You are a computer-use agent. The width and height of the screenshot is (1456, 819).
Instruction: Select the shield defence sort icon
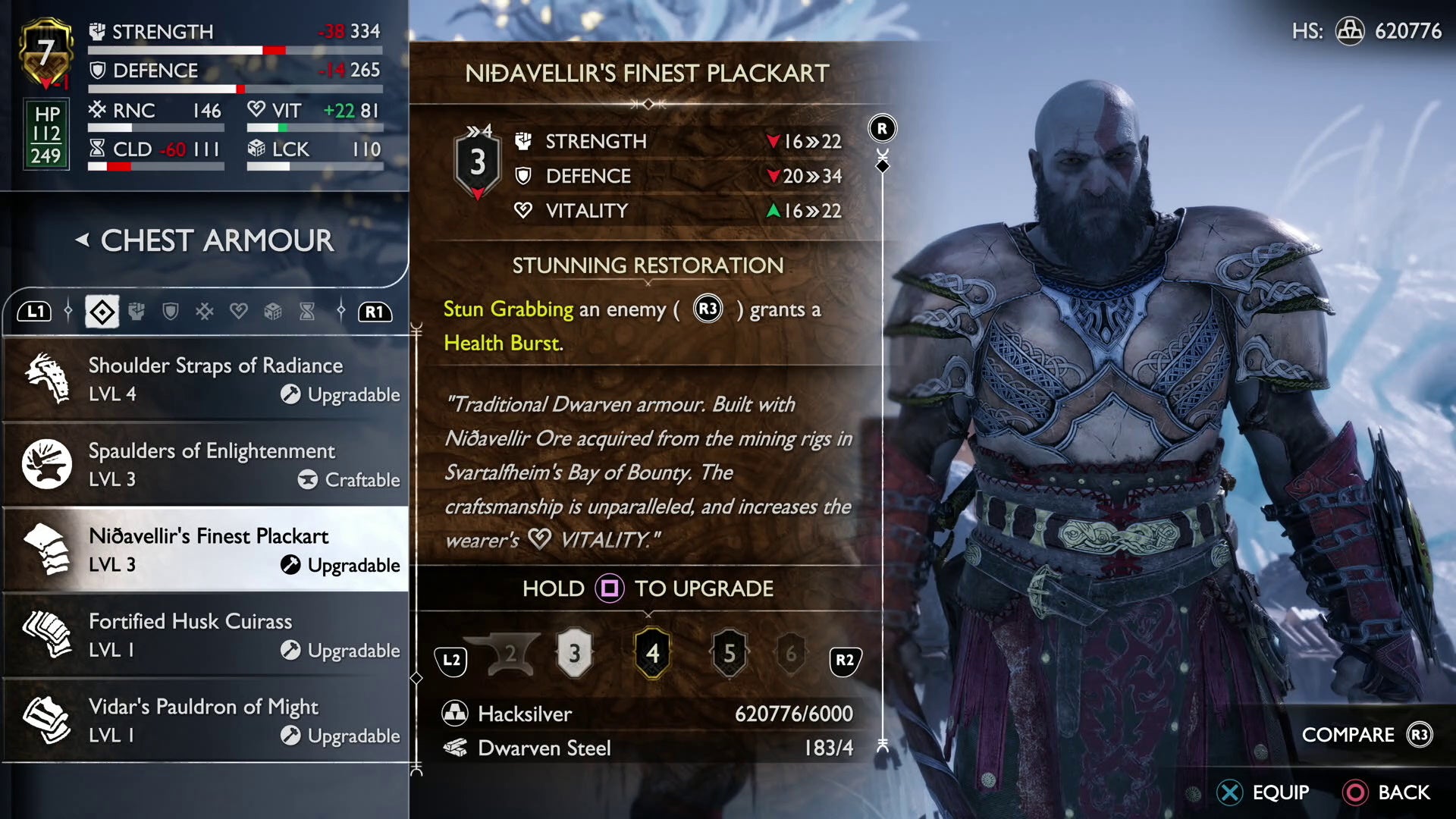(x=171, y=312)
